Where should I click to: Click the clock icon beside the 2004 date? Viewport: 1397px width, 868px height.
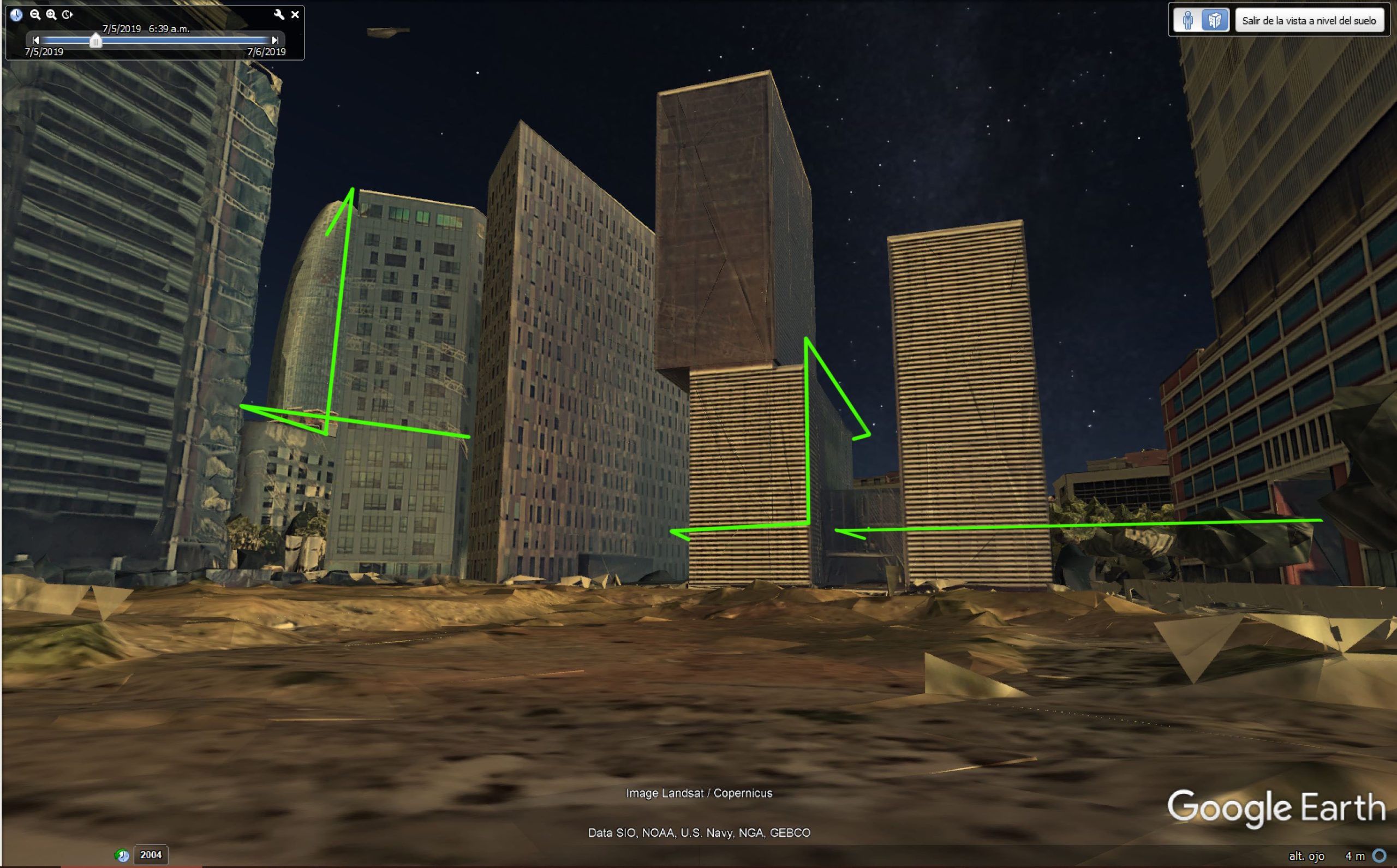[x=123, y=855]
